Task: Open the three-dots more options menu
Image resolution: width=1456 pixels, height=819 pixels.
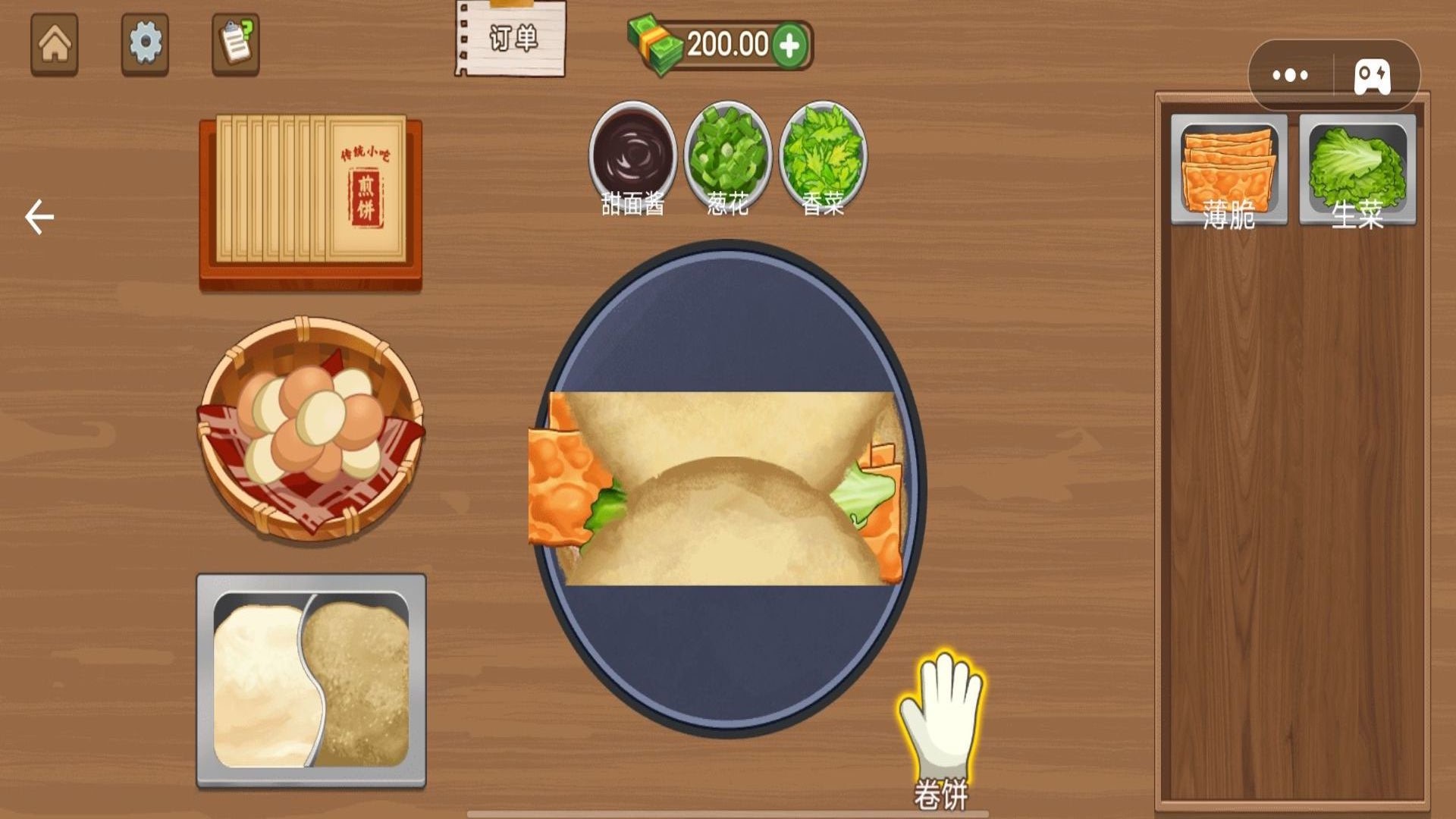Action: pyautogui.click(x=1290, y=75)
